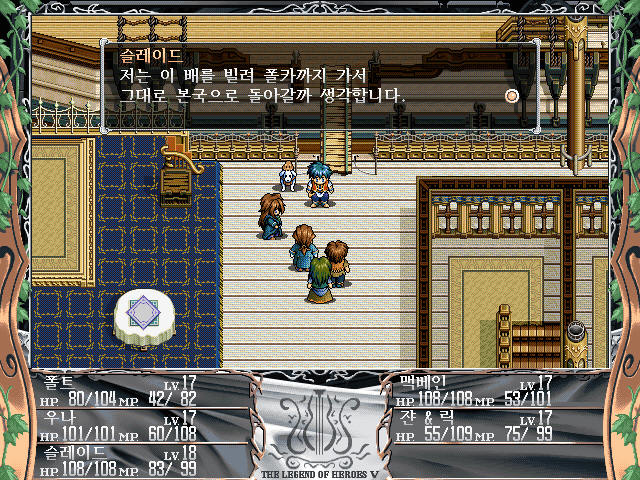
Task: Select party member 폴트 status row
Action: [x=130, y=390]
